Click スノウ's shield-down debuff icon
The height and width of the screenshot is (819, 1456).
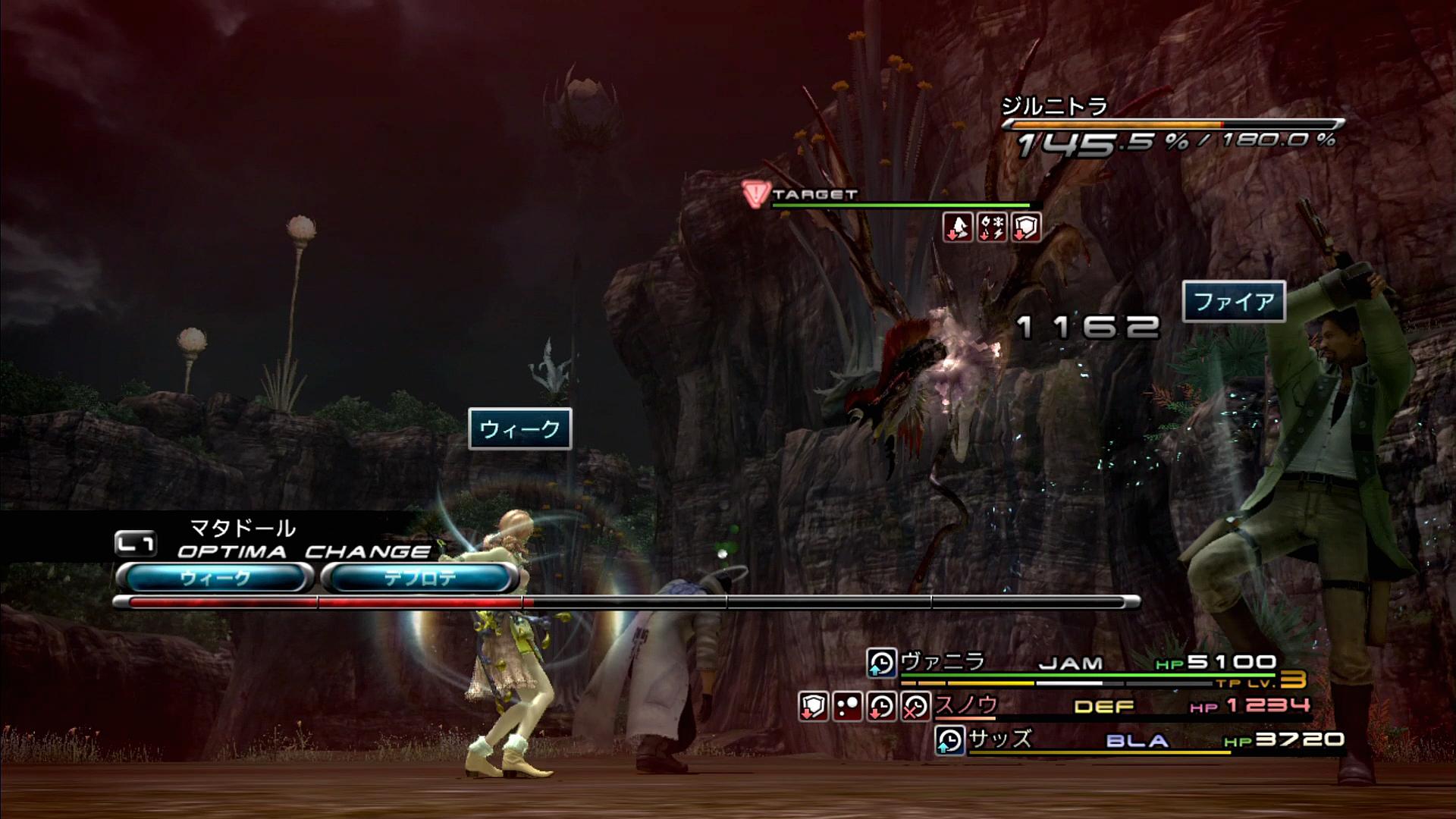[x=813, y=708]
